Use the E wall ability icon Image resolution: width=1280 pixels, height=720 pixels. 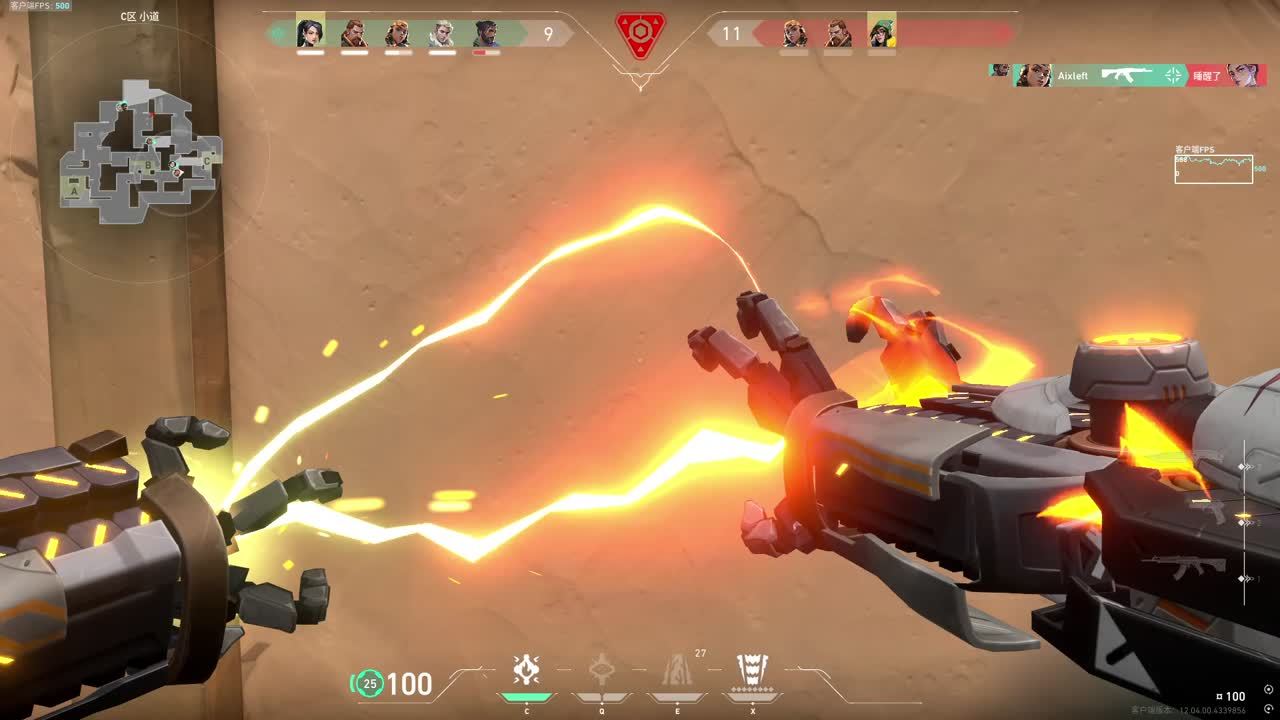point(677,670)
